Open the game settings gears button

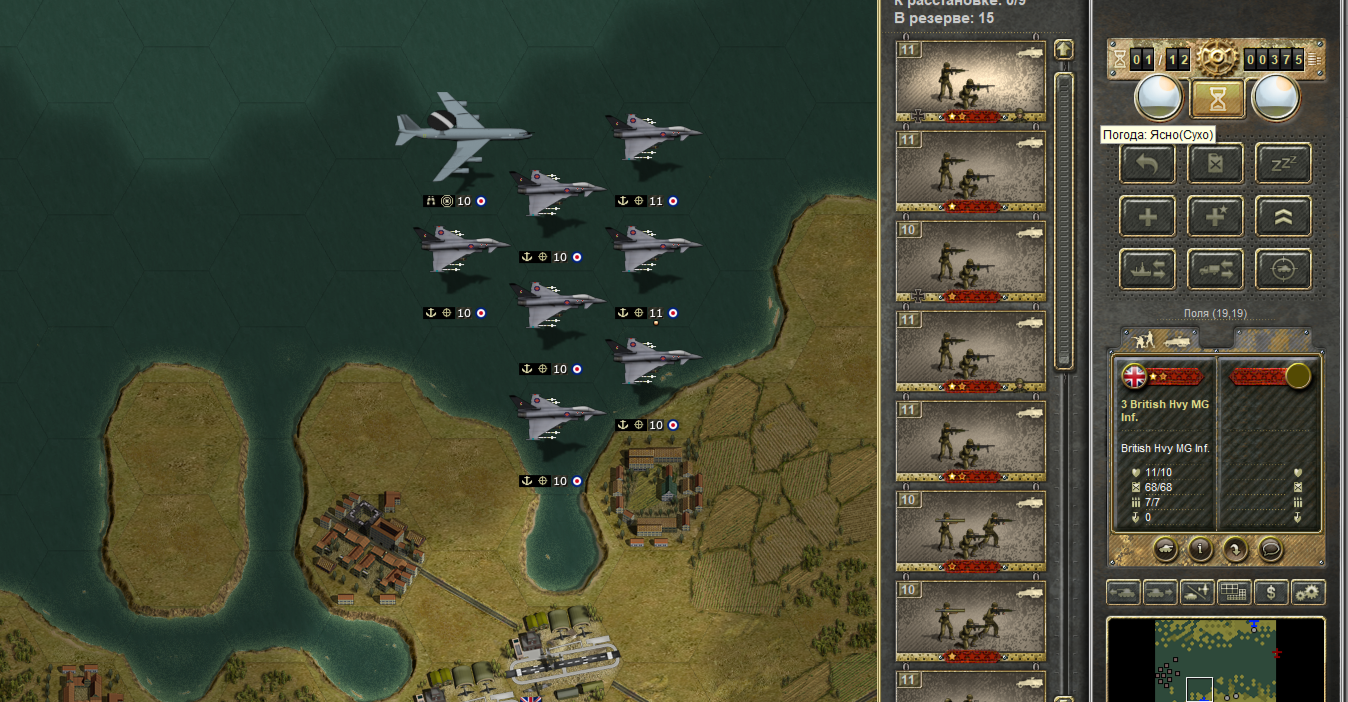pos(1307,592)
